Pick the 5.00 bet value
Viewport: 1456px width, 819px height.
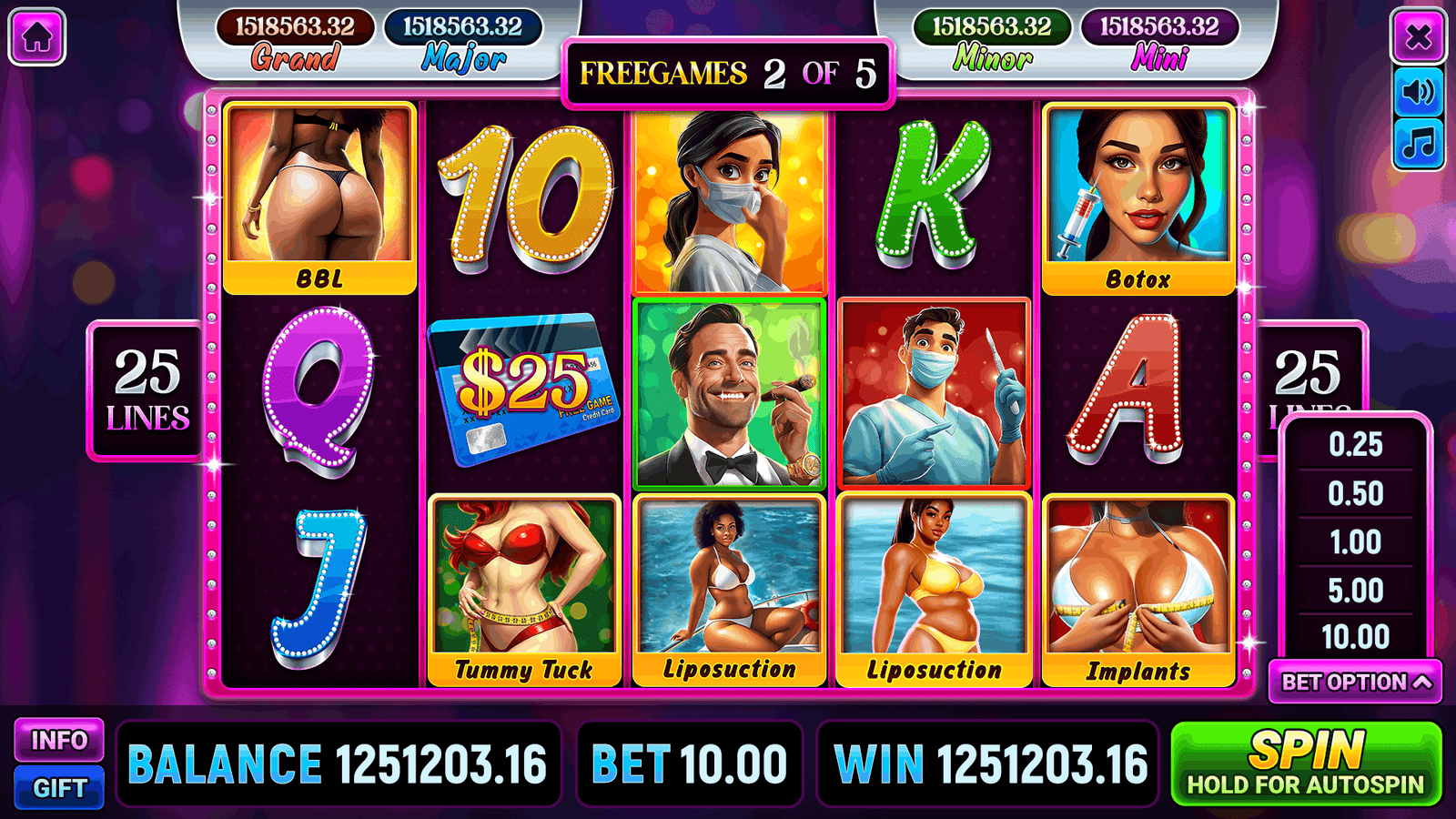[x=1355, y=591]
